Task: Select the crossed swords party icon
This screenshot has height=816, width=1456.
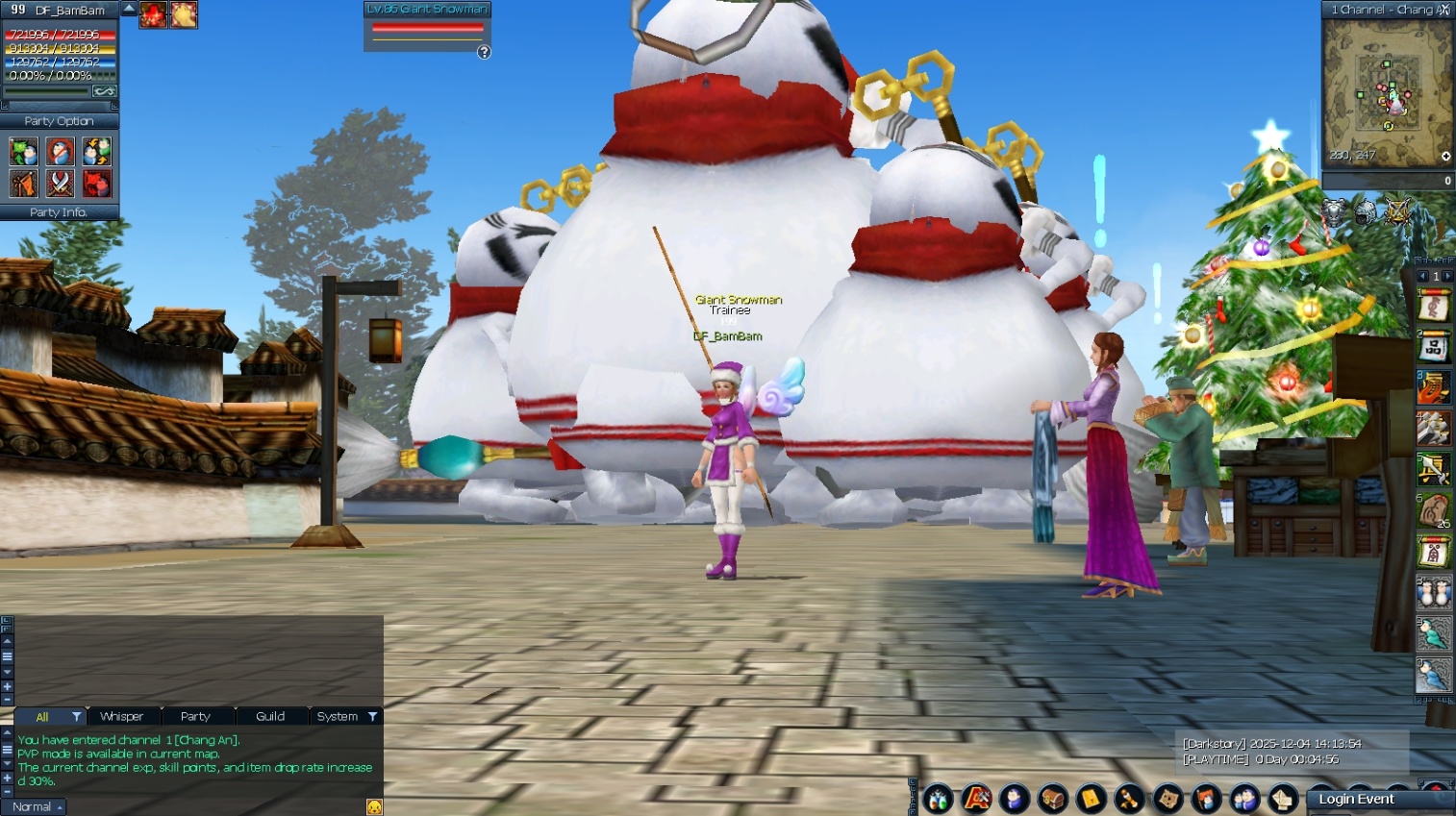Action: click(60, 183)
